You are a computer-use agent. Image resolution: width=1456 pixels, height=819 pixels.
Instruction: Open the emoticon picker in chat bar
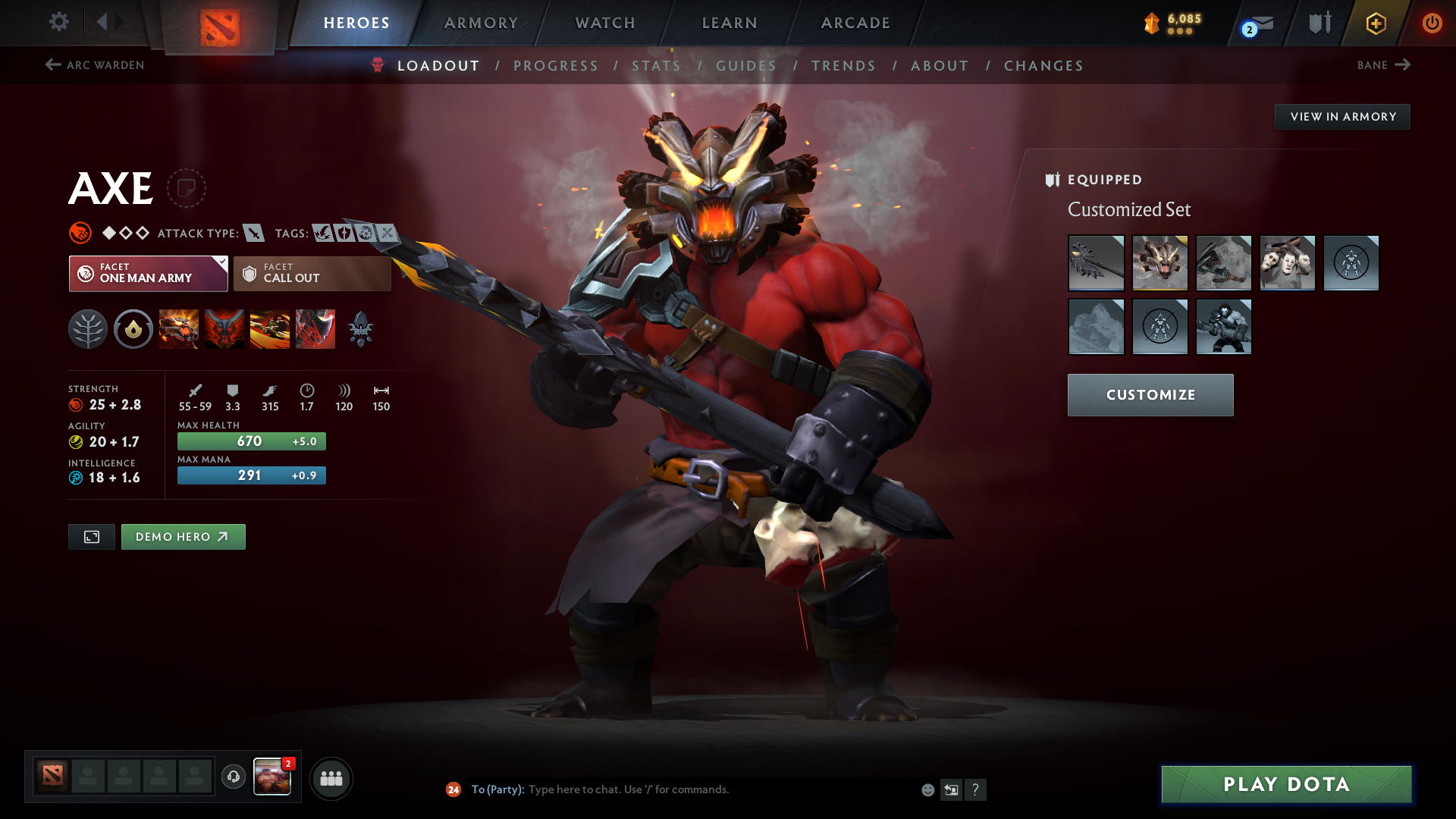pos(927,789)
